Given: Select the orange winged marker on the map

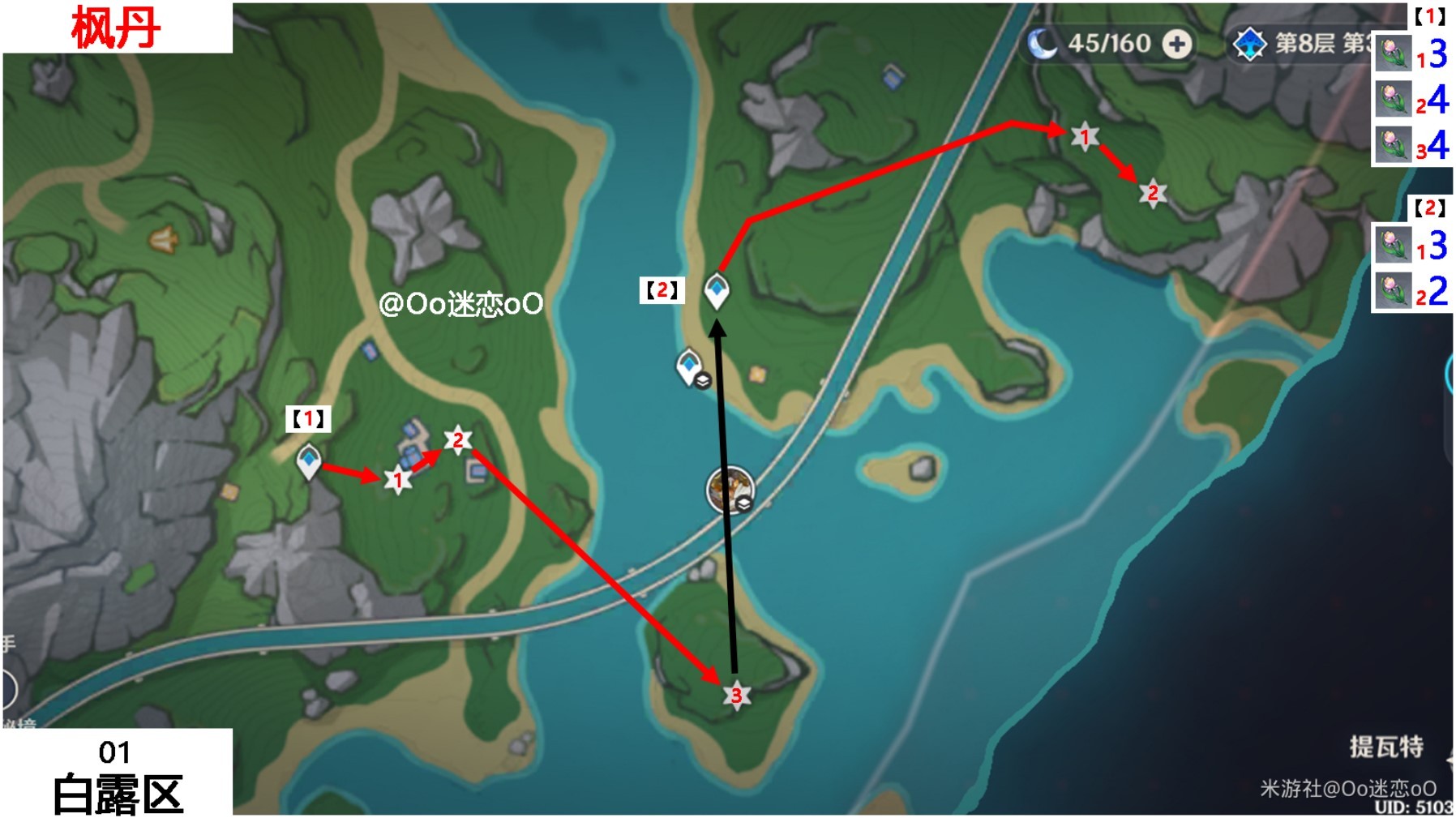Looking at the screenshot, I should pos(163,239).
